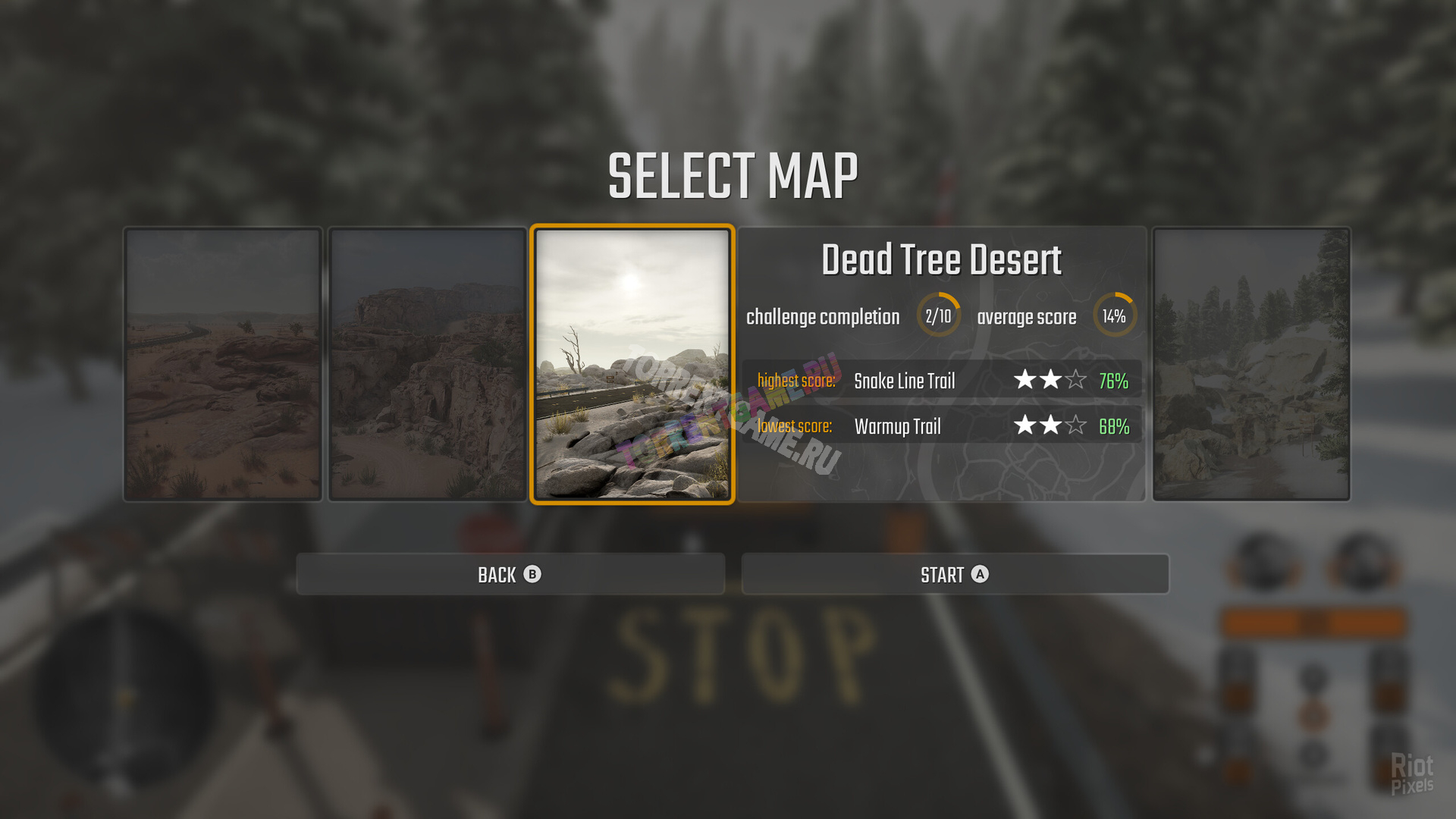Pick the red rock cliff map card
The width and height of the screenshot is (1456, 819).
tap(428, 364)
